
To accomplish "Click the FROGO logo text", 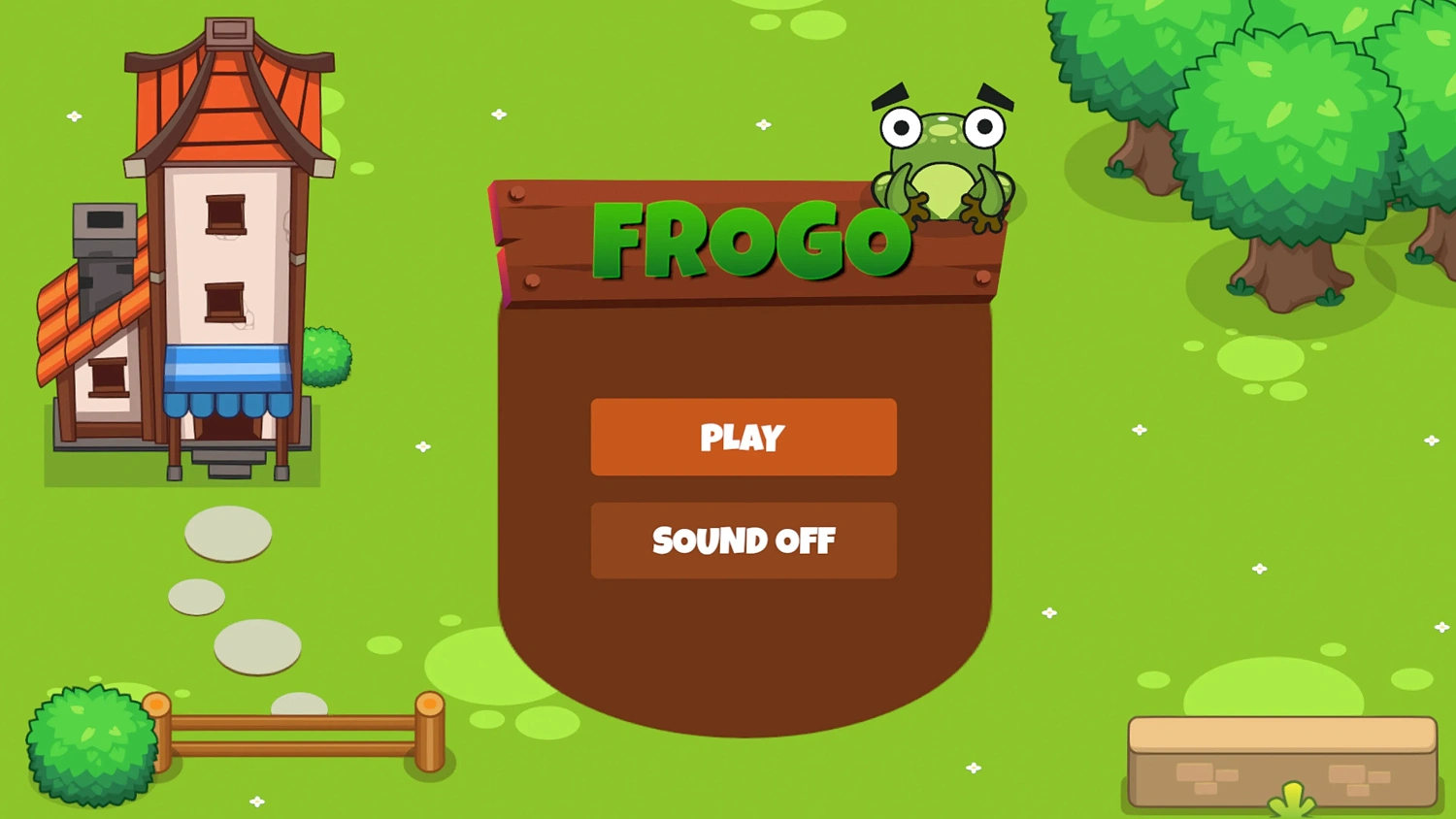I will click(x=747, y=239).
